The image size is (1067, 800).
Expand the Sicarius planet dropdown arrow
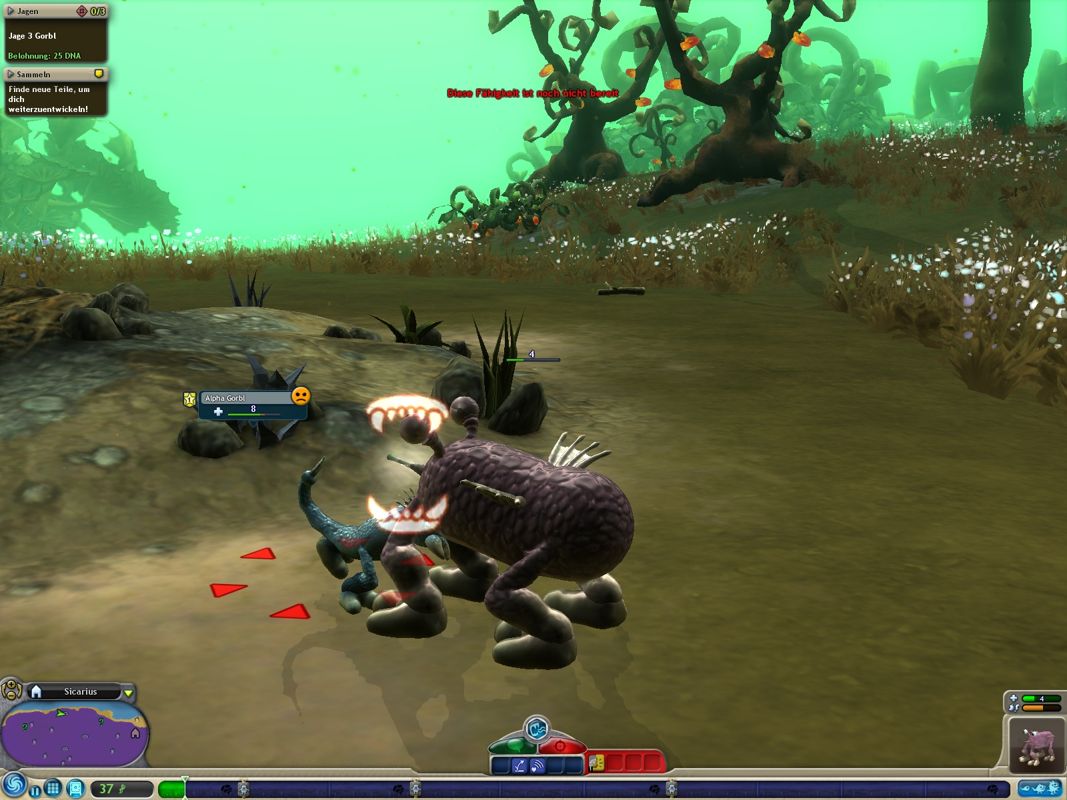pyautogui.click(x=128, y=692)
